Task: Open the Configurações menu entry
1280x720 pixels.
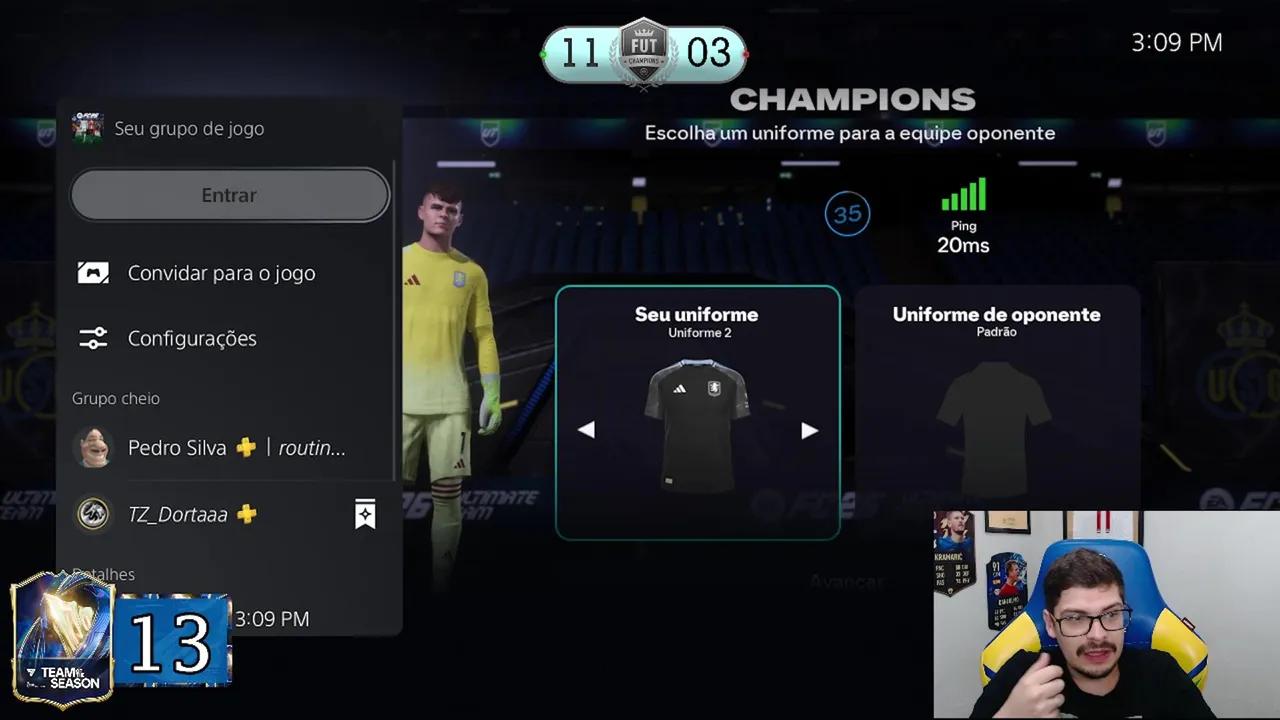Action: [x=192, y=338]
